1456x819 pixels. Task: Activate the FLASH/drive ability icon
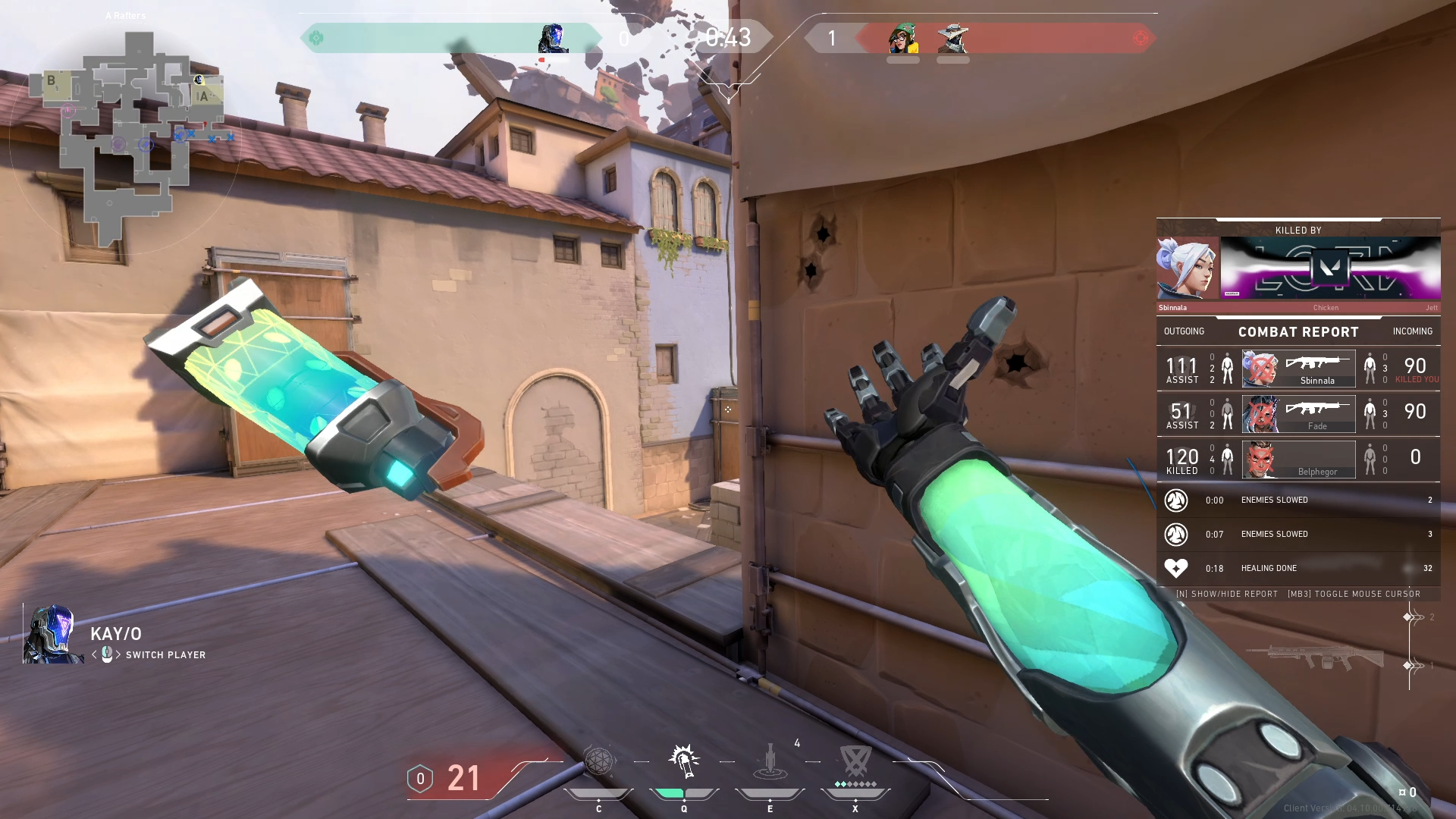pyautogui.click(x=684, y=761)
